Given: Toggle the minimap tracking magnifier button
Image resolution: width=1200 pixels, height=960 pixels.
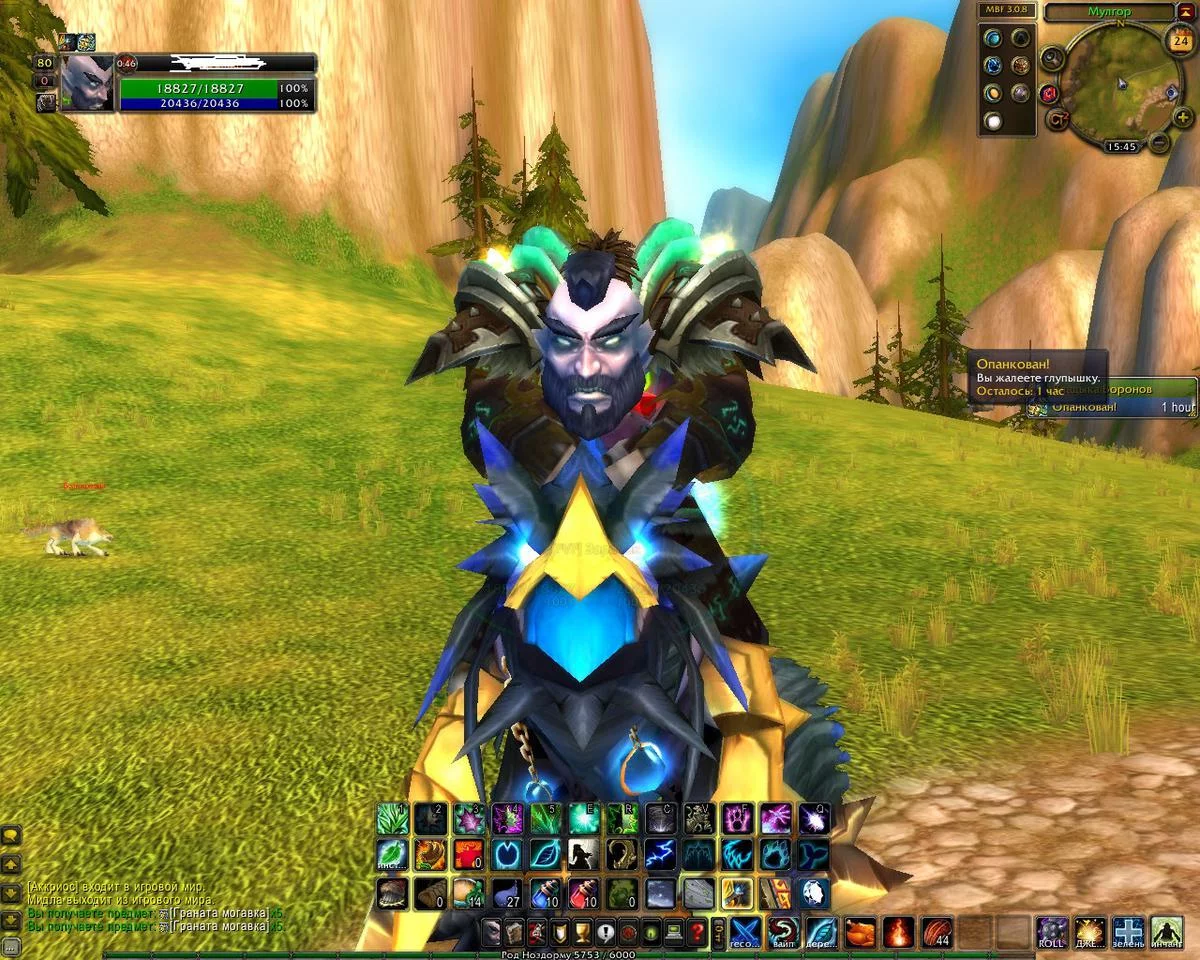Looking at the screenshot, I should click(1051, 58).
